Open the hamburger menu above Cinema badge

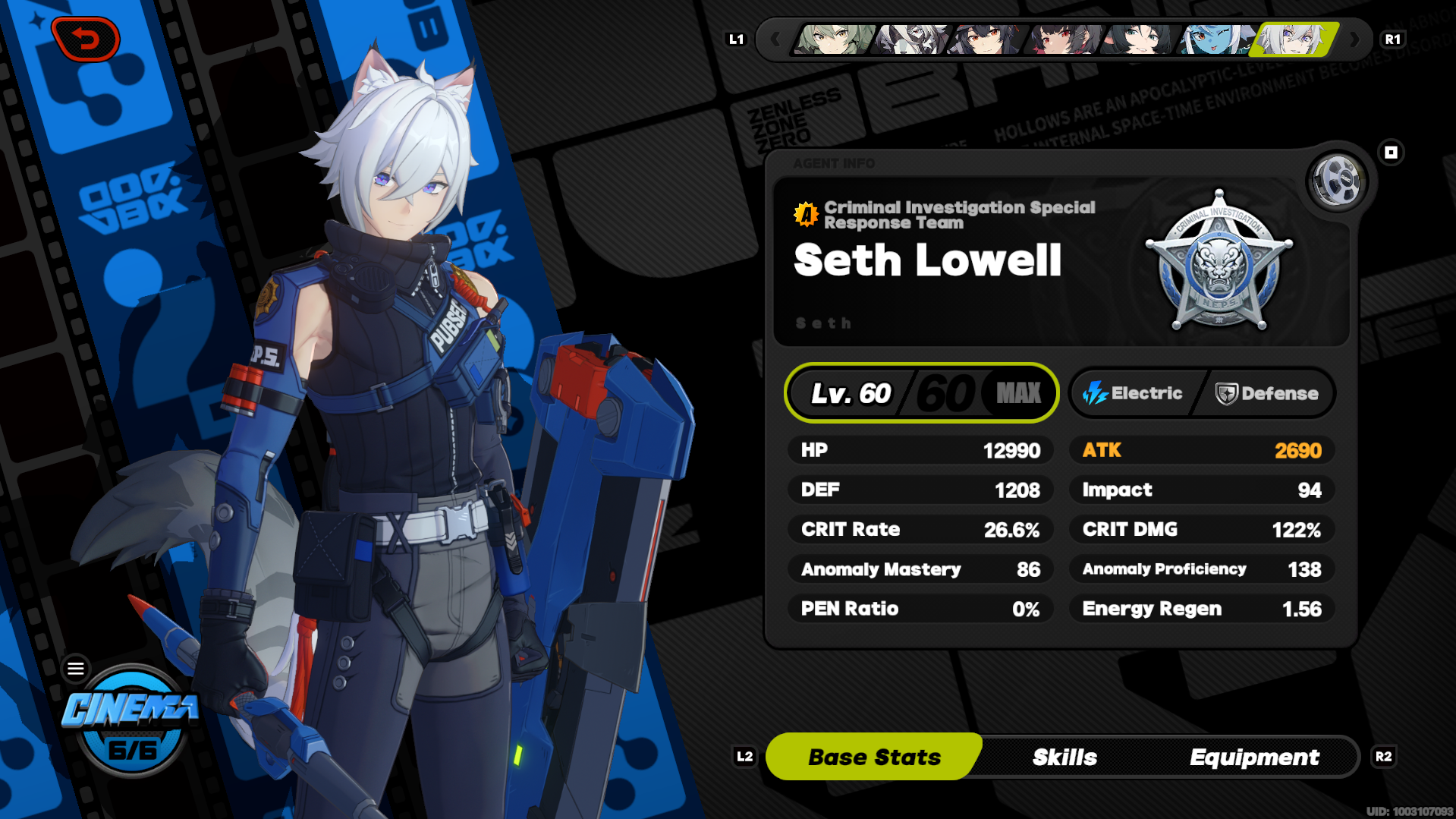pos(76,668)
